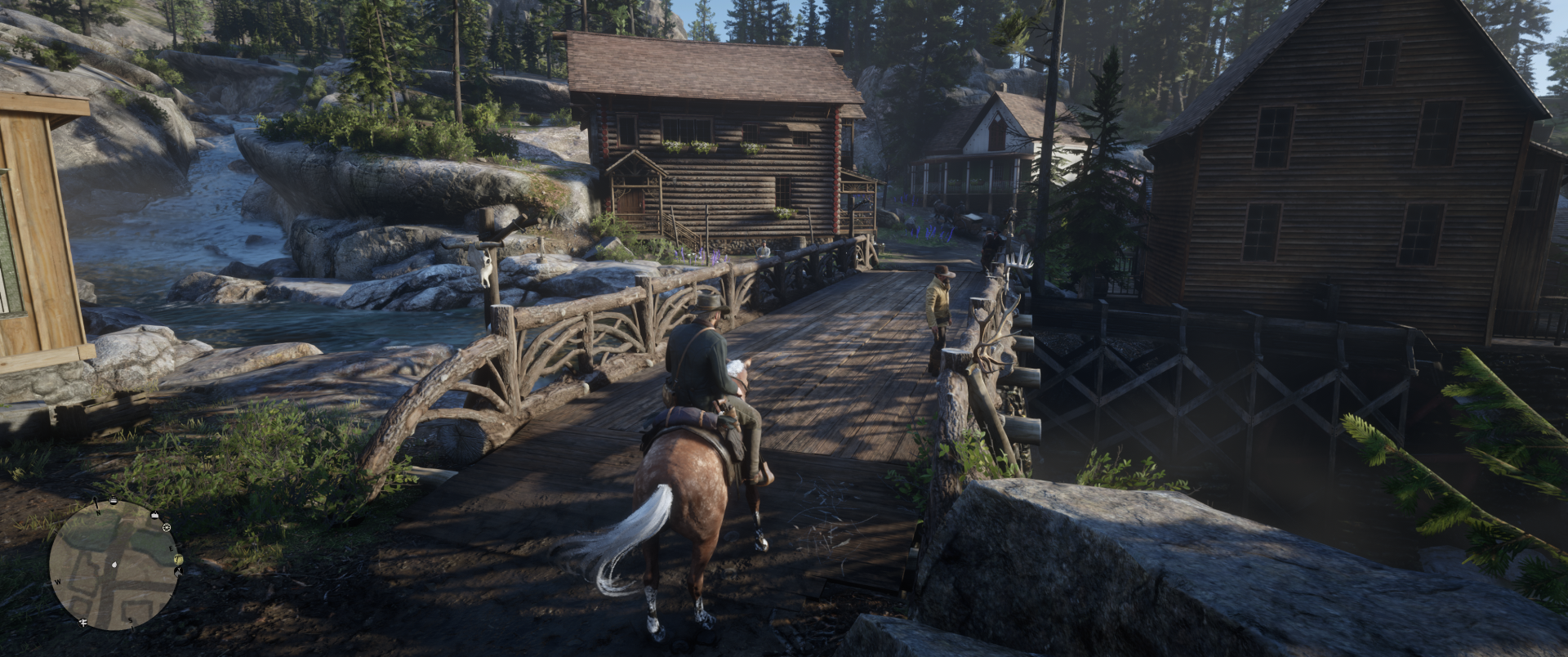Click the yellow mission marker on minimap
Screen dimensions: 1568x657
[177, 559]
